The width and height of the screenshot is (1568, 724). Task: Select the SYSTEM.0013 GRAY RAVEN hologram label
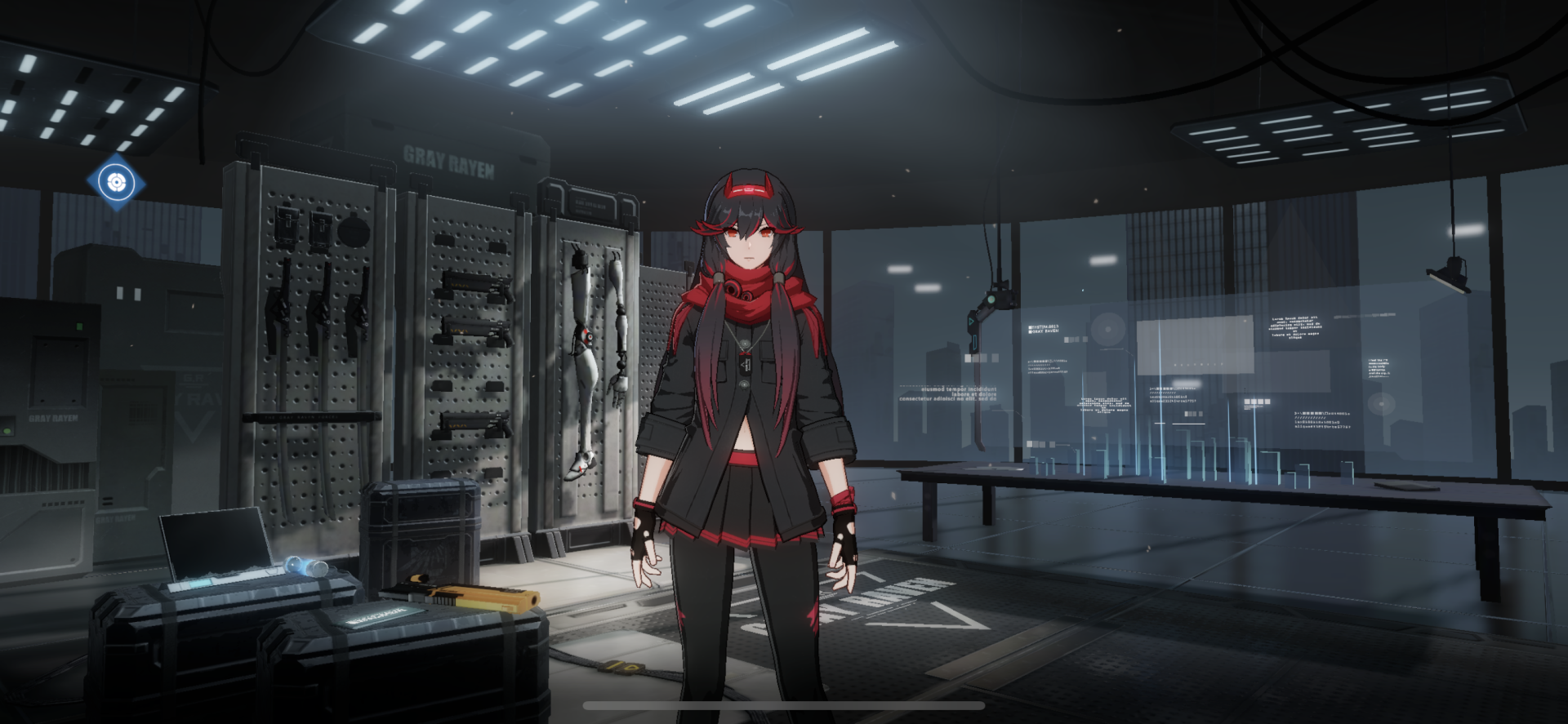pyautogui.click(x=1044, y=329)
